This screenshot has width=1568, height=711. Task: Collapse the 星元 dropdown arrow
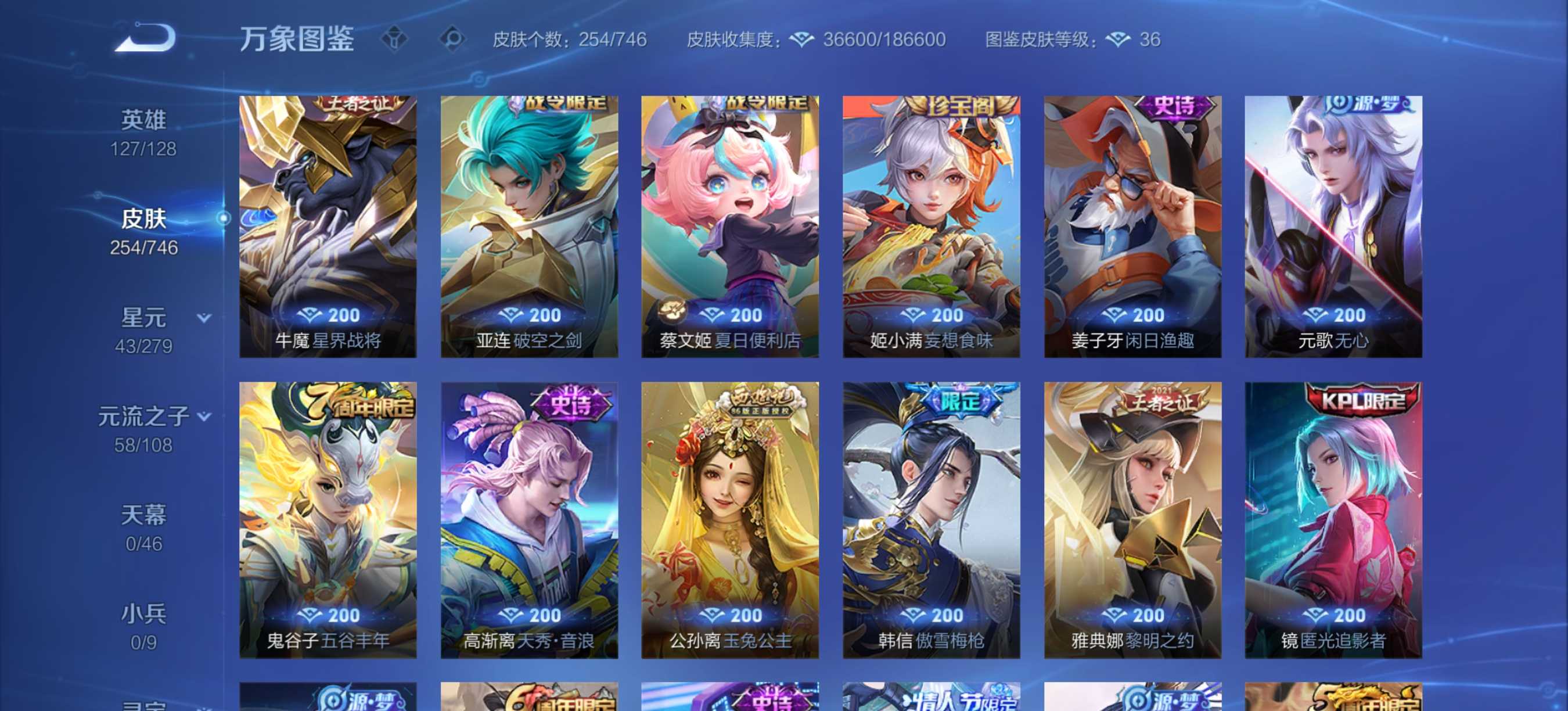(x=203, y=318)
